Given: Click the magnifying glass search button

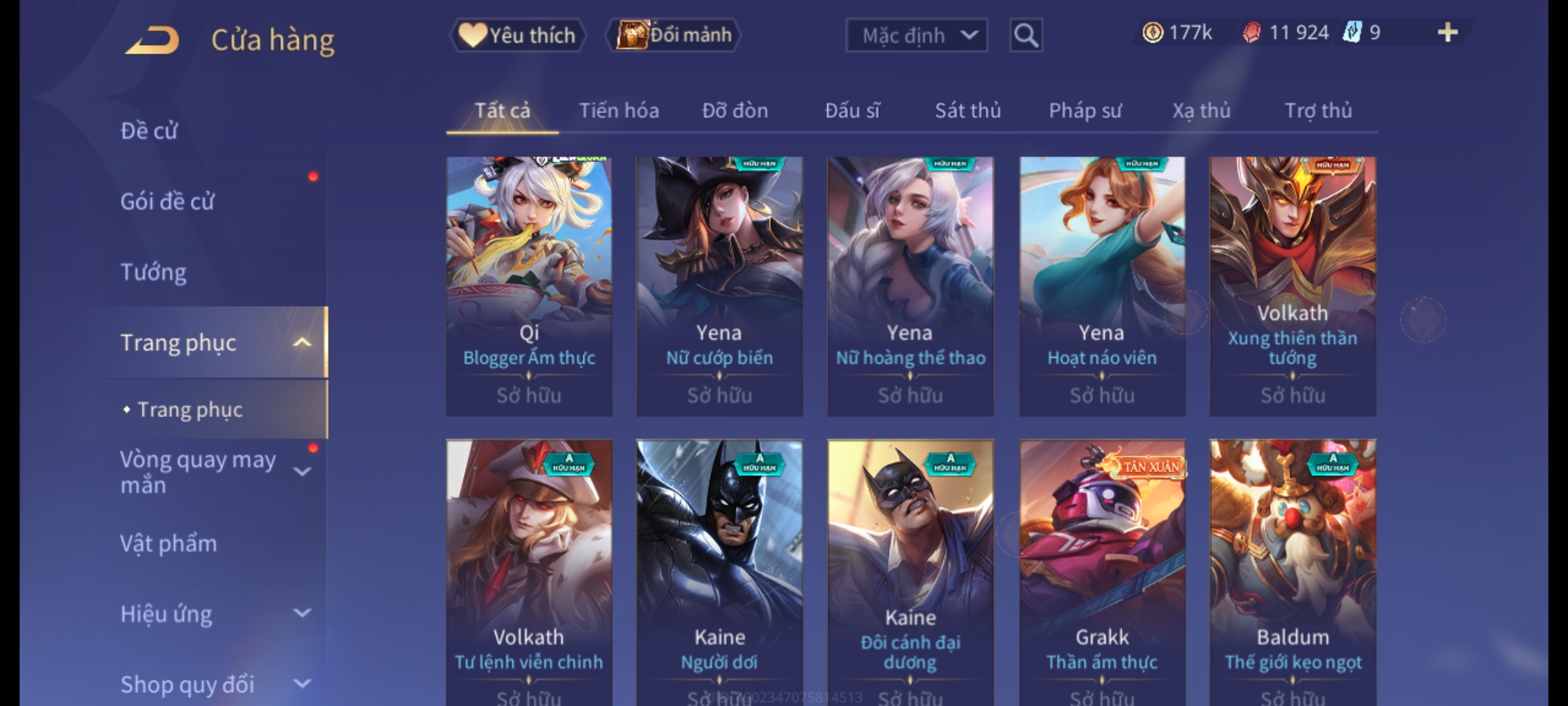Looking at the screenshot, I should (1026, 35).
